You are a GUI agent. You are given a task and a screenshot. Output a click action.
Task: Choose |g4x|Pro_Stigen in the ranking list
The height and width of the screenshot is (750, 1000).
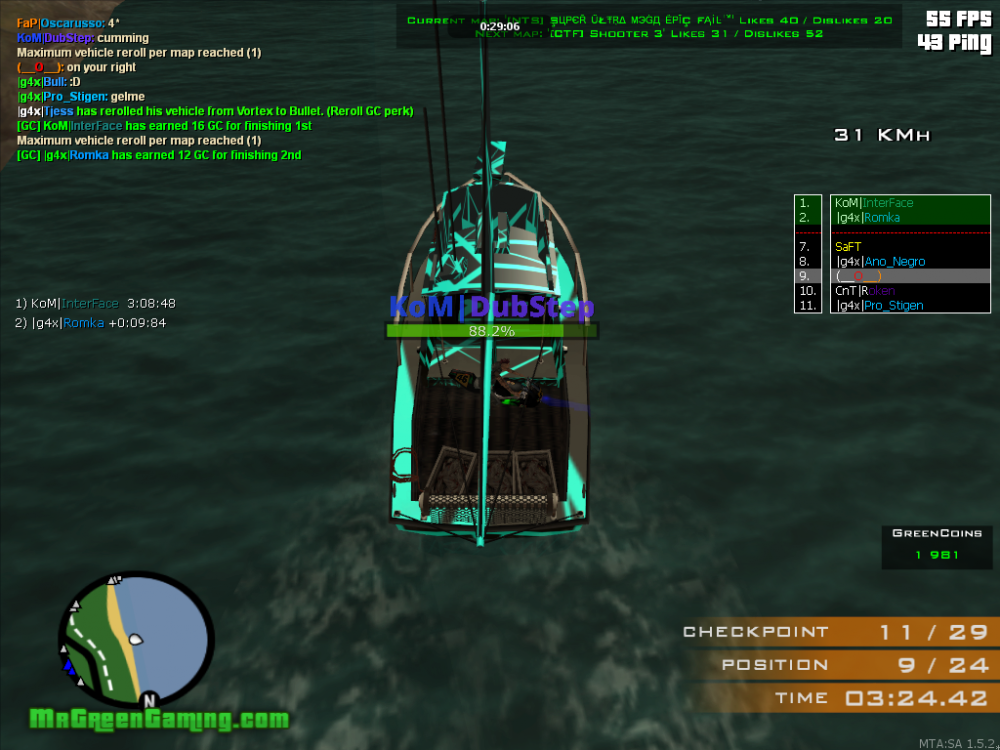880,306
